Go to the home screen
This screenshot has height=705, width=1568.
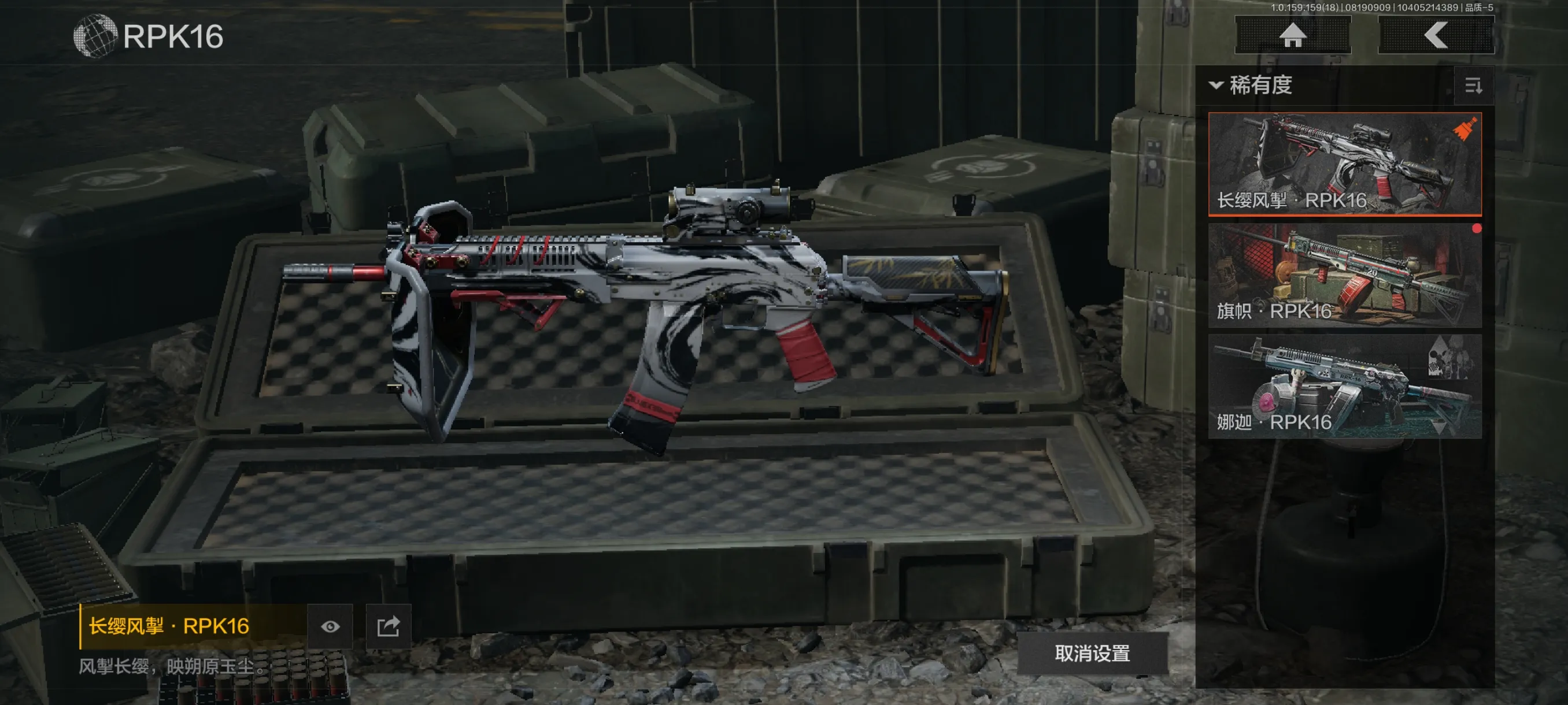pos(1292,35)
